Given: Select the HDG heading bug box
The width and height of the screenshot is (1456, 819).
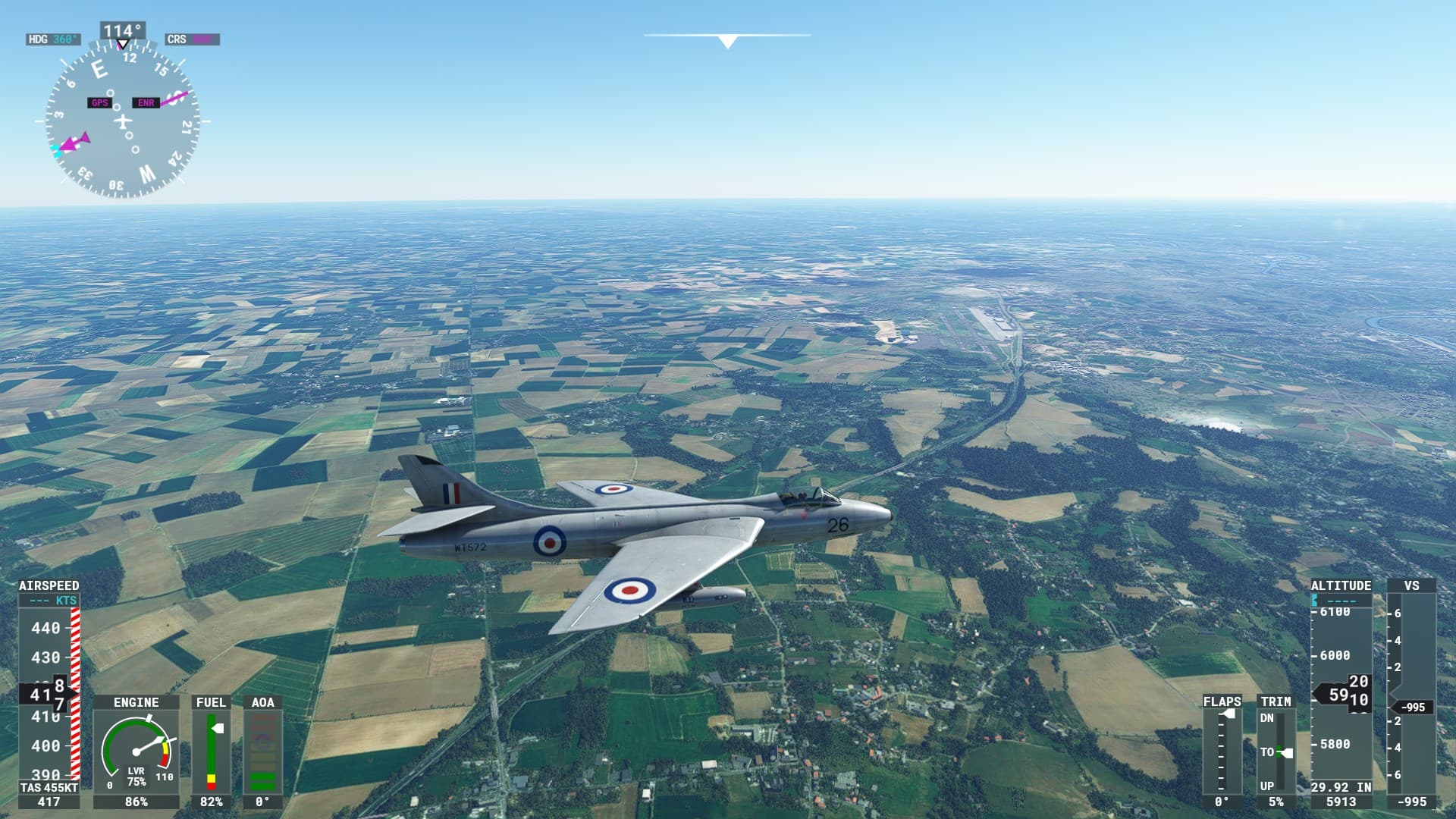Looking at the screenshot, I should point(53,39).
